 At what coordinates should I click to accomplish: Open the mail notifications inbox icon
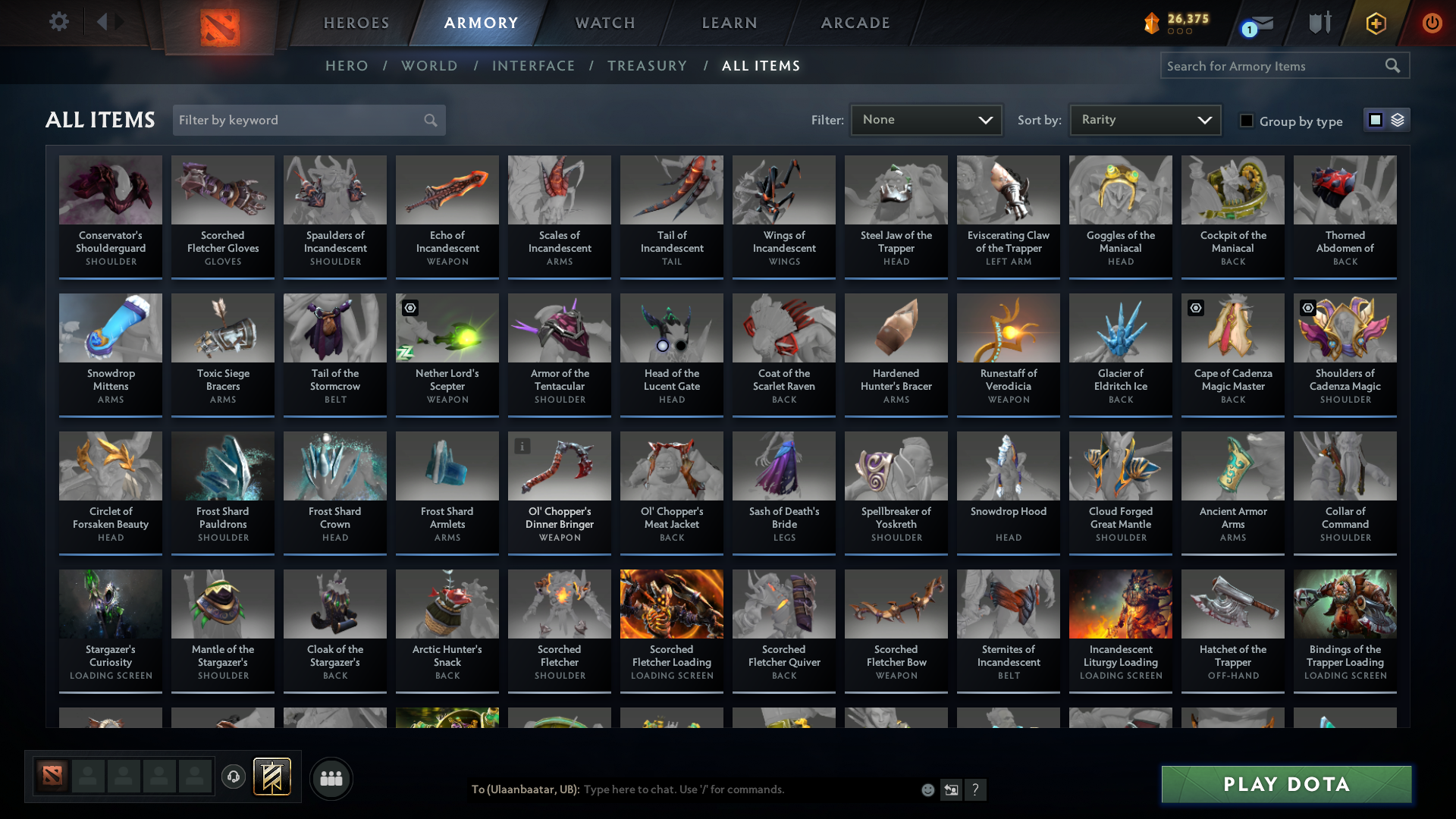(1259, 24)
